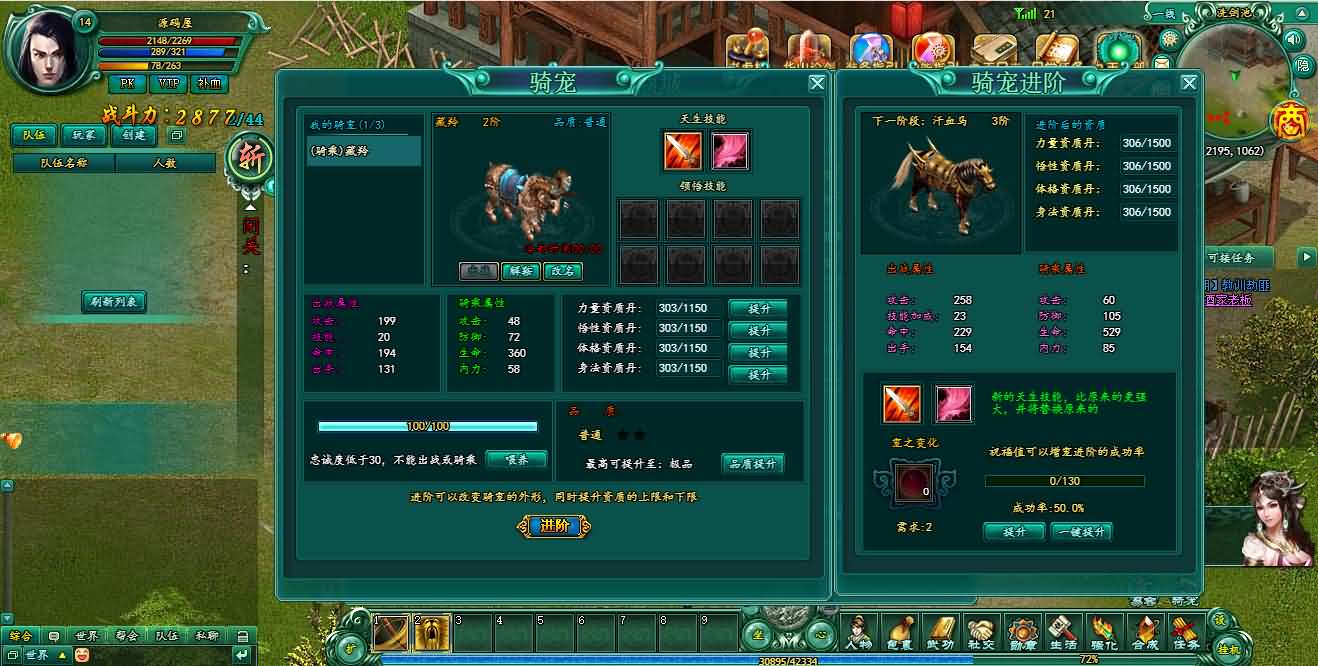Open the 任务 quest menu
Viewport: 1318px width, 666px height.
coord(1185,632)
